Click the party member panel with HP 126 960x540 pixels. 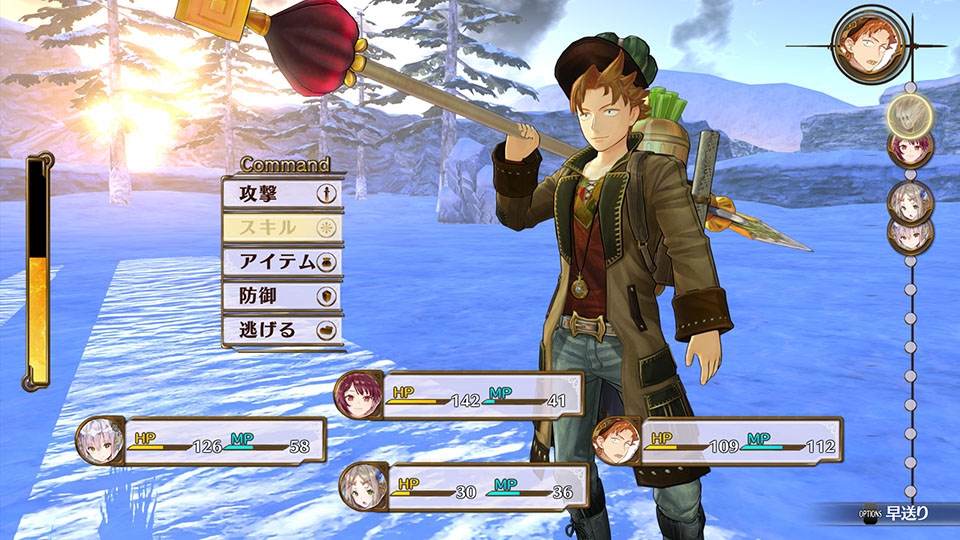coord(202,442)
